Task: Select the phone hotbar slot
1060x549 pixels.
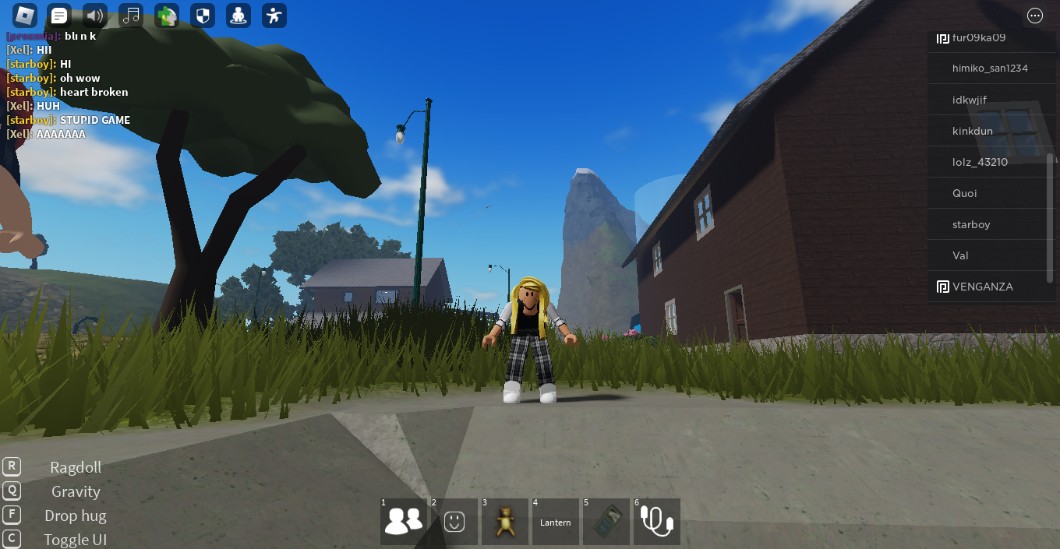Action: (x=606, y=521)
